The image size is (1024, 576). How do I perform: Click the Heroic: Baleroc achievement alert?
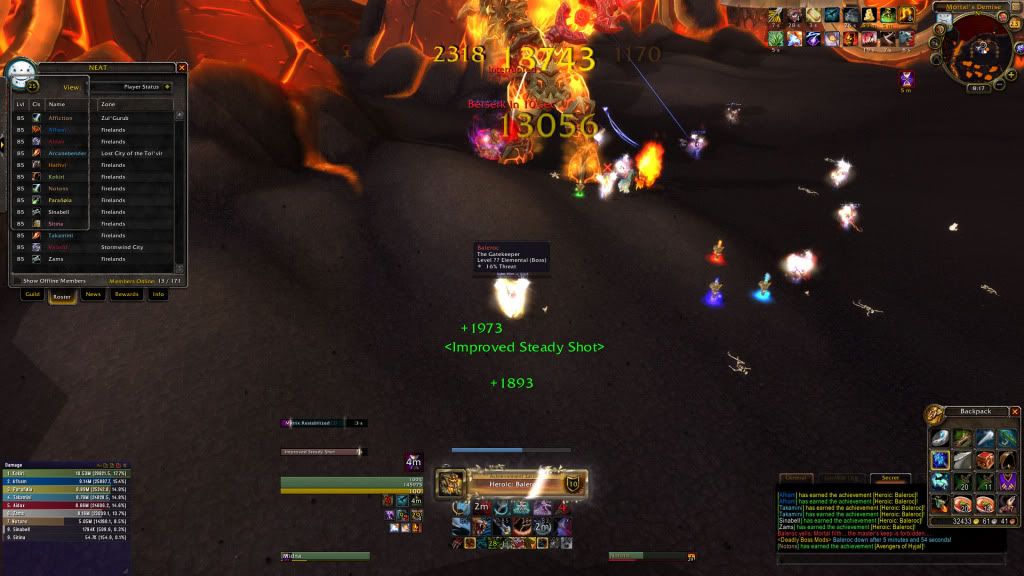(x=510, y=484)
